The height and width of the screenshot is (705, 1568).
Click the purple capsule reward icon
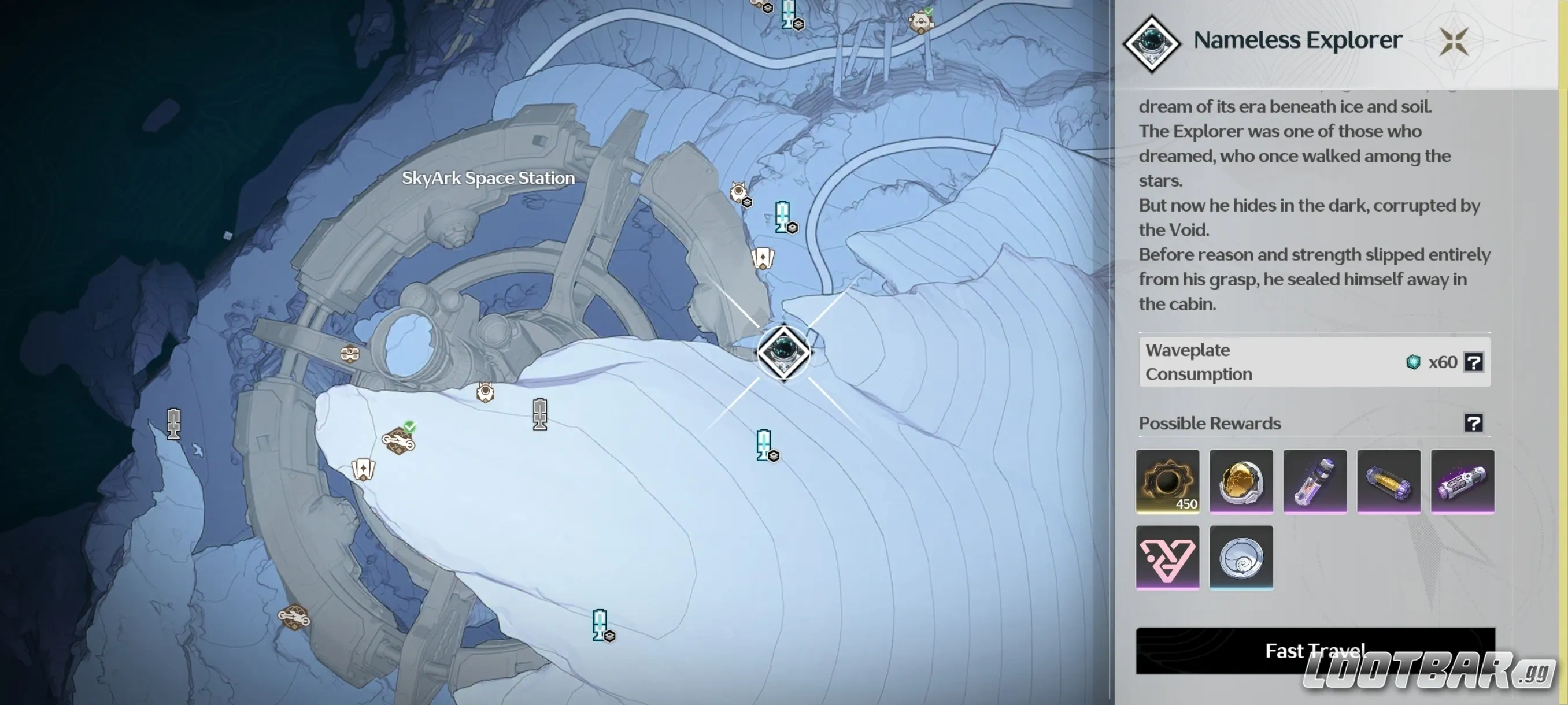(1463, 481)
